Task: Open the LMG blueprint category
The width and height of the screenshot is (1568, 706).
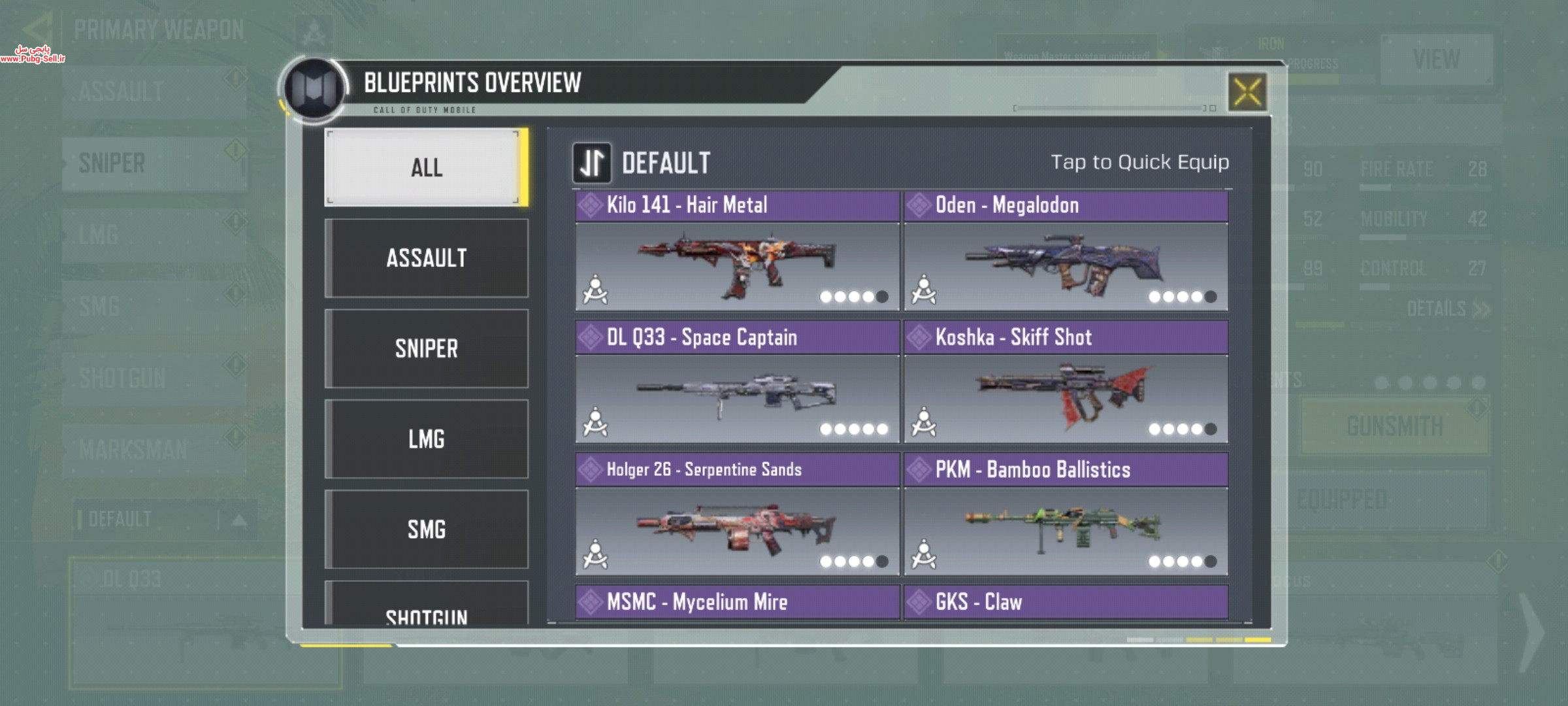Action: [x=426, y=439]
